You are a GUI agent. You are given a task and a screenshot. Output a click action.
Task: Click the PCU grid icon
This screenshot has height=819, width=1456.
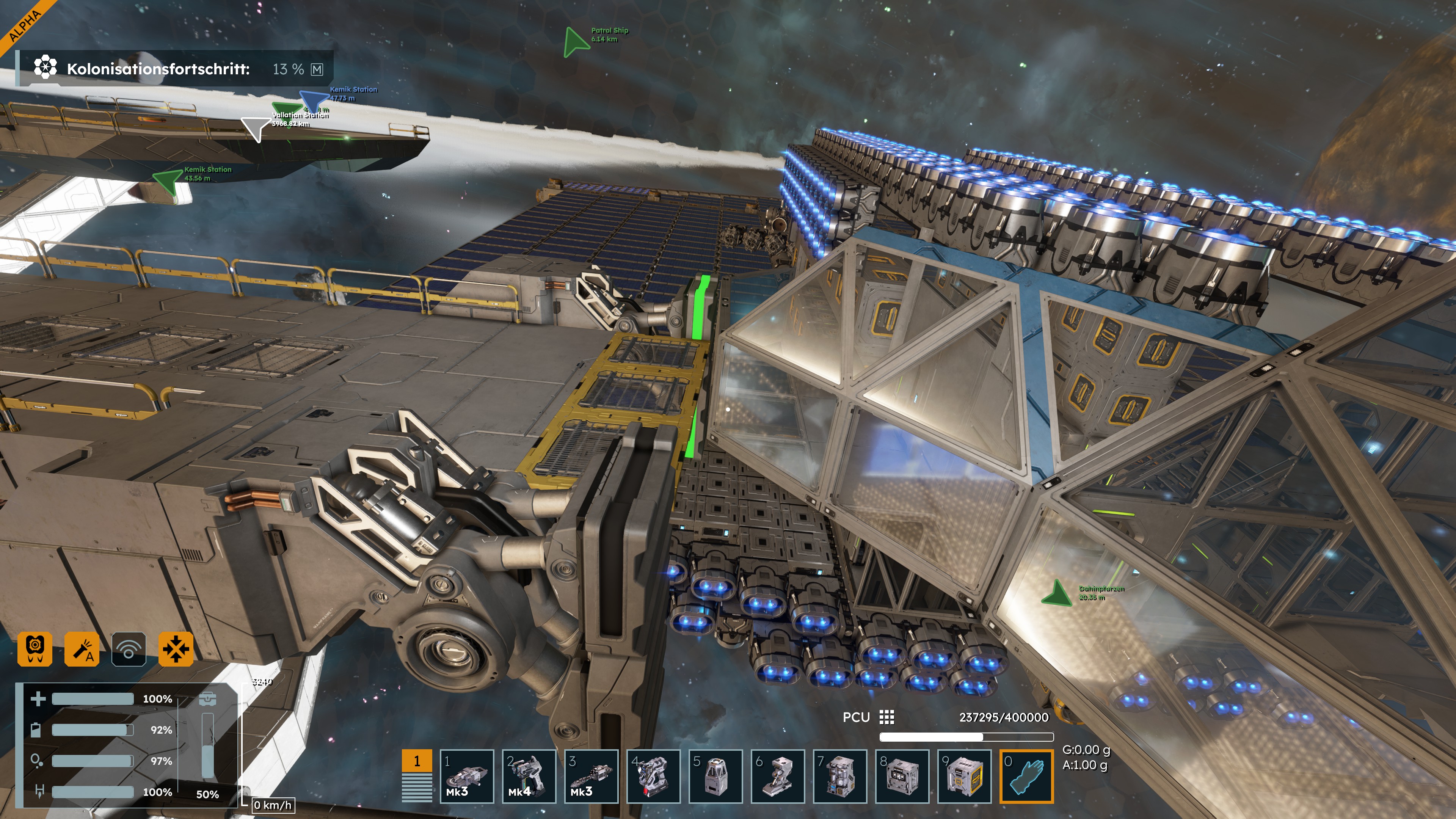click(x=886, y=717)
